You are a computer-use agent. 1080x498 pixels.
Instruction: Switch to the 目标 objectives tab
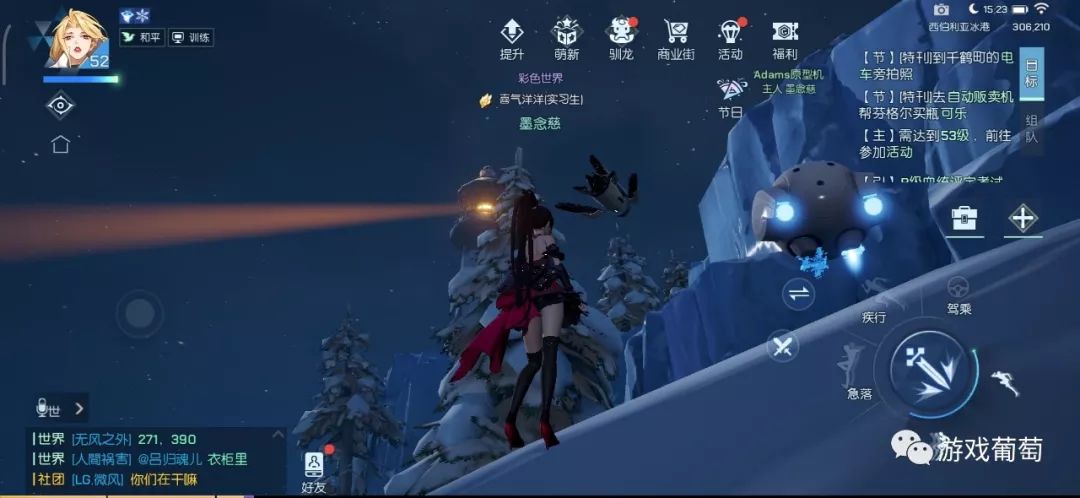[1031, 73]
